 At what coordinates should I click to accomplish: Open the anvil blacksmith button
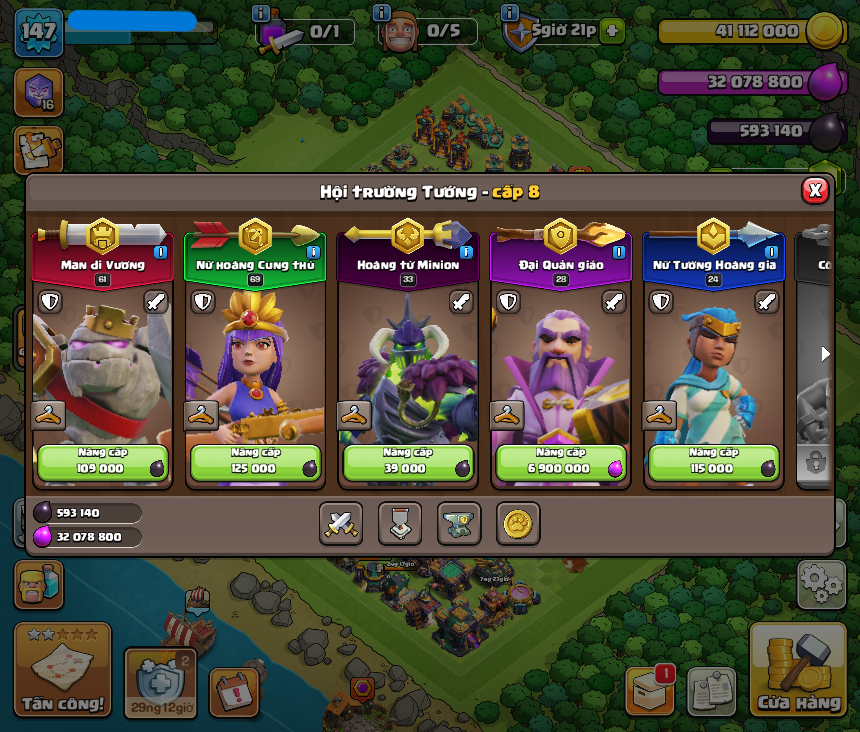459,523
